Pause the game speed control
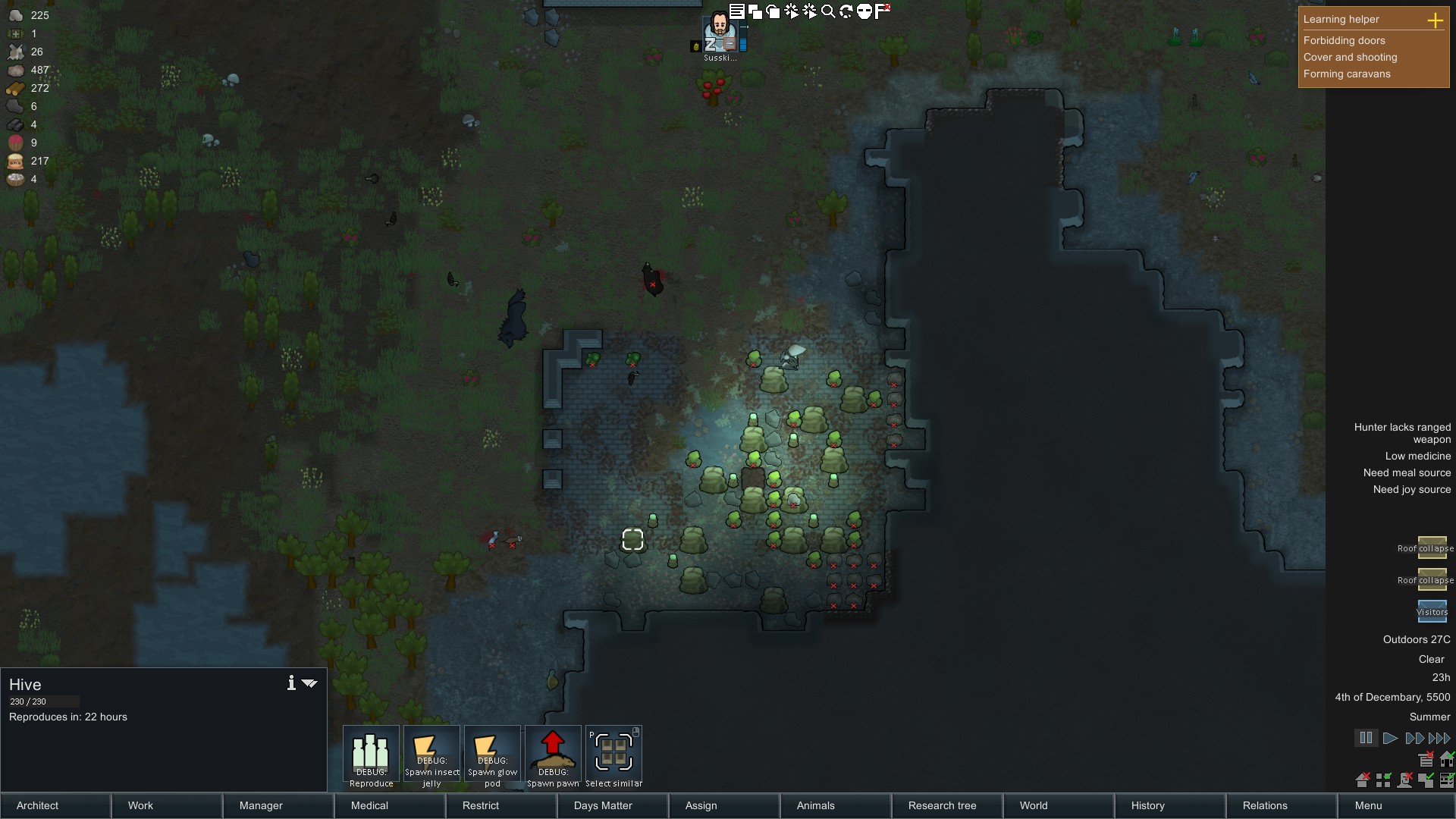Image resolution: width=1456 pixels, height=819 pixels. [x=1366, y=738]
